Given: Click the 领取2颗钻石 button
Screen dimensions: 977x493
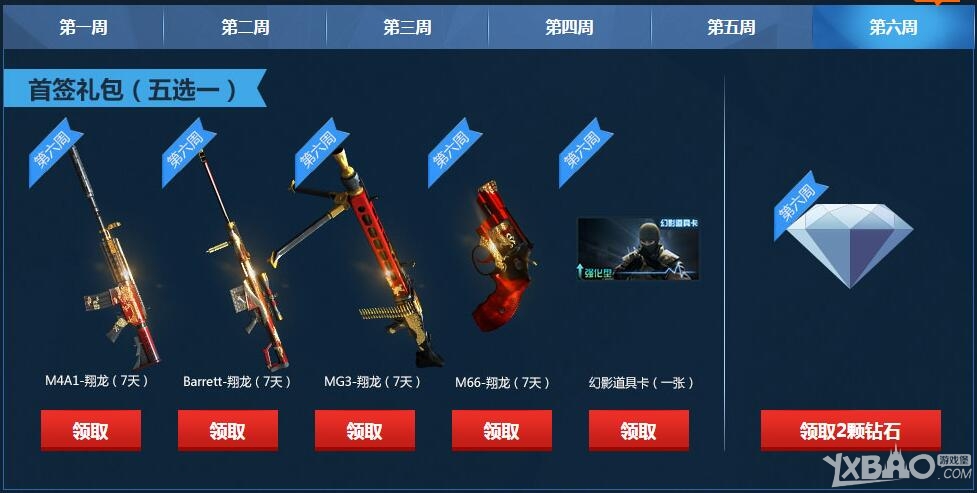Looking at the screenshot, I should 850,431.
